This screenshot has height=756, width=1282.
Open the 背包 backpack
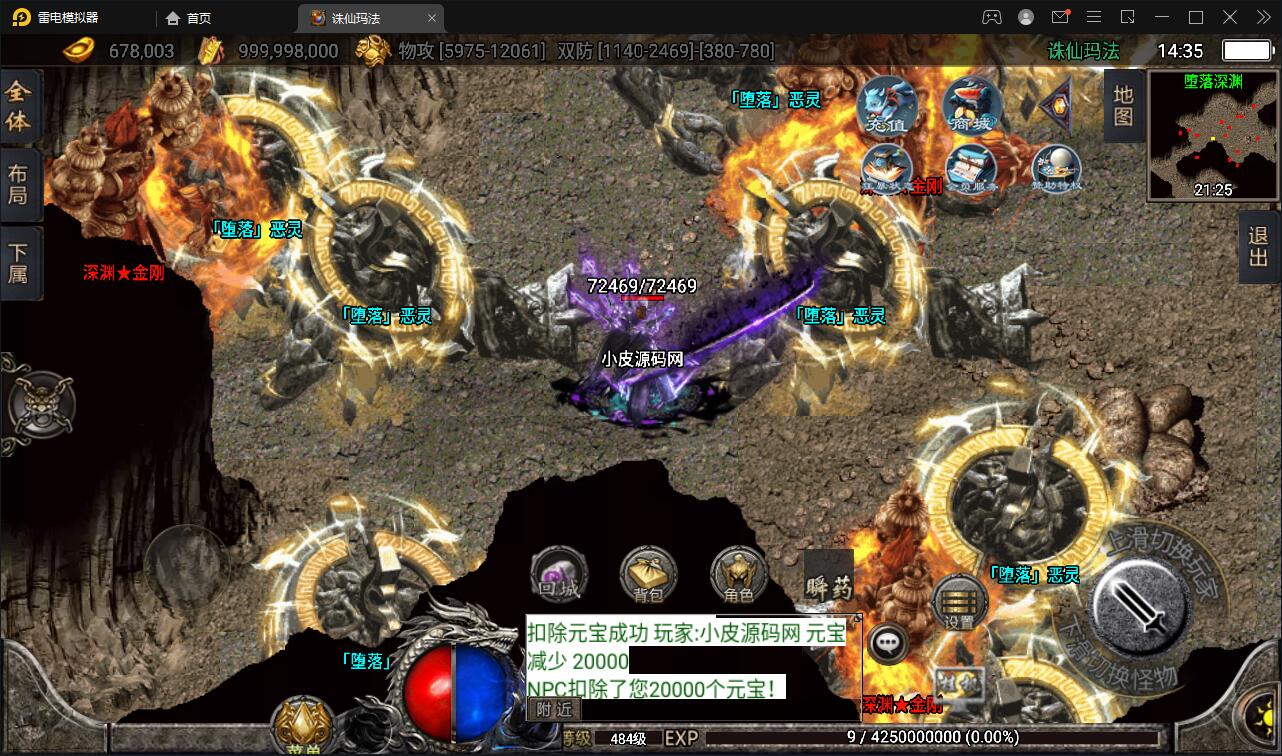coord(648,575)
